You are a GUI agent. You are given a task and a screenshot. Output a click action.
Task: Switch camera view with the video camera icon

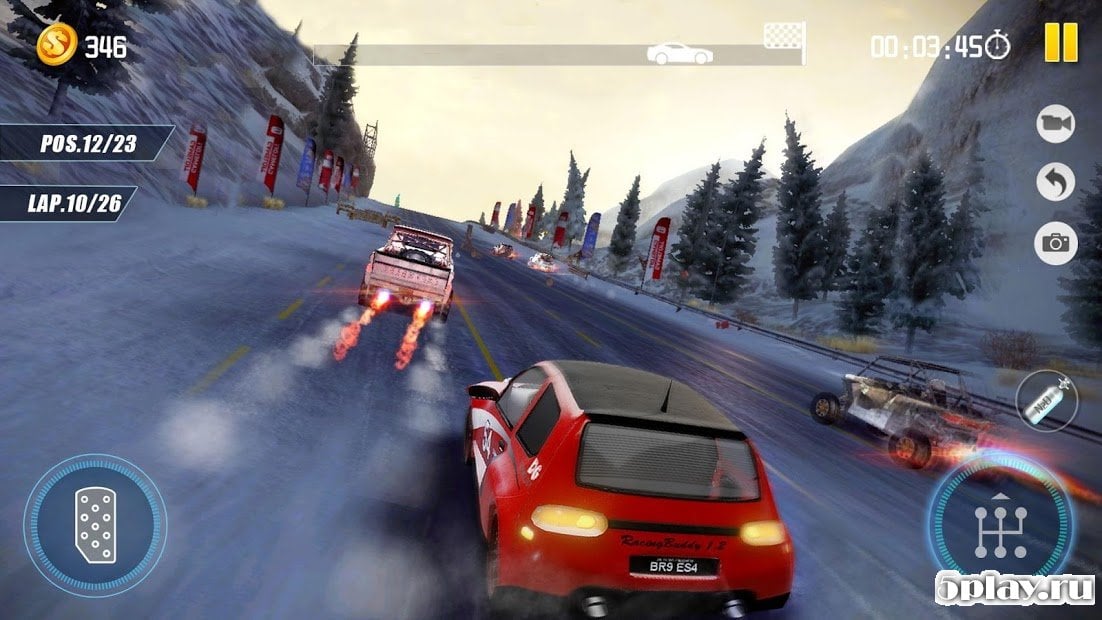(1054, 122)
